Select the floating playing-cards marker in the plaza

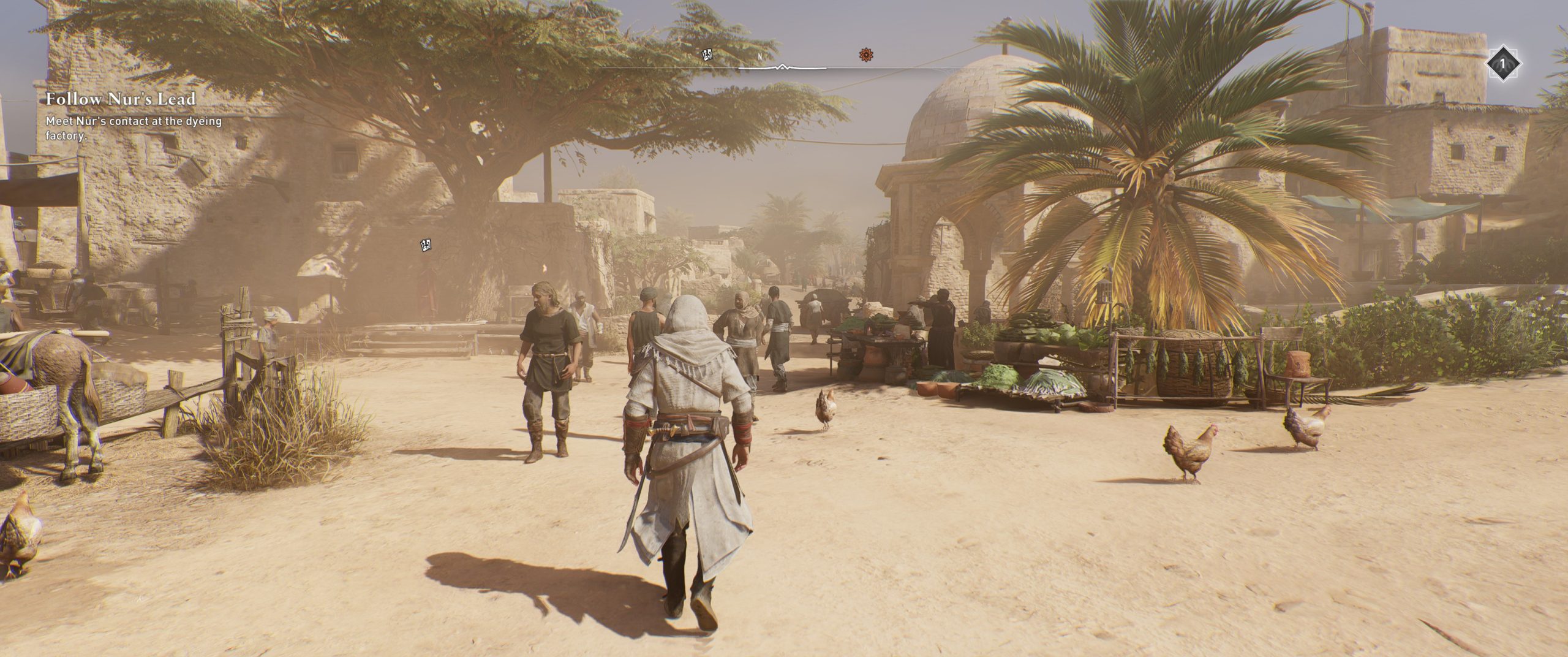coord(426,246)
